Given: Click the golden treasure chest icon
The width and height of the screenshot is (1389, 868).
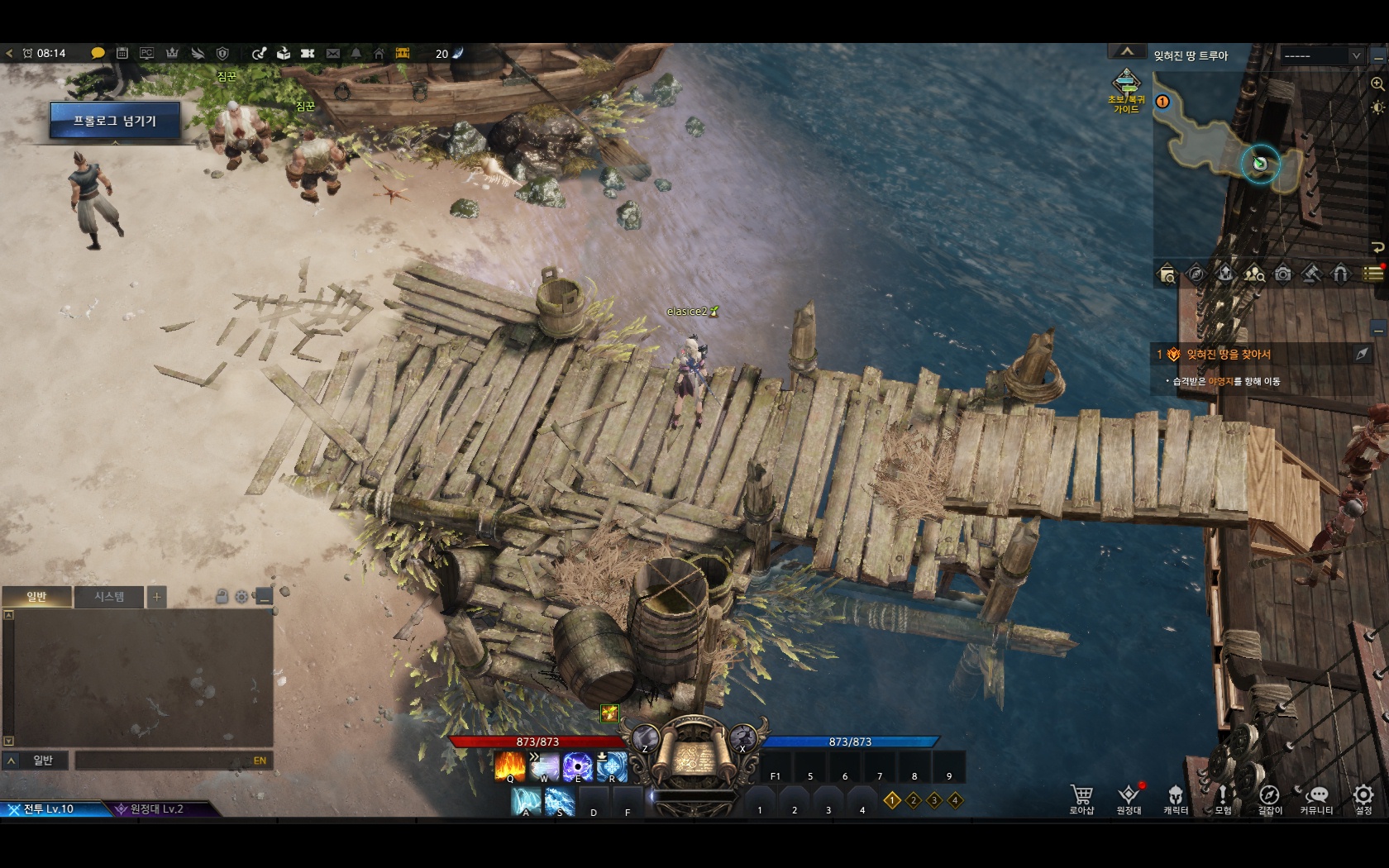Looking at the screenshot, I should point(403,54).
